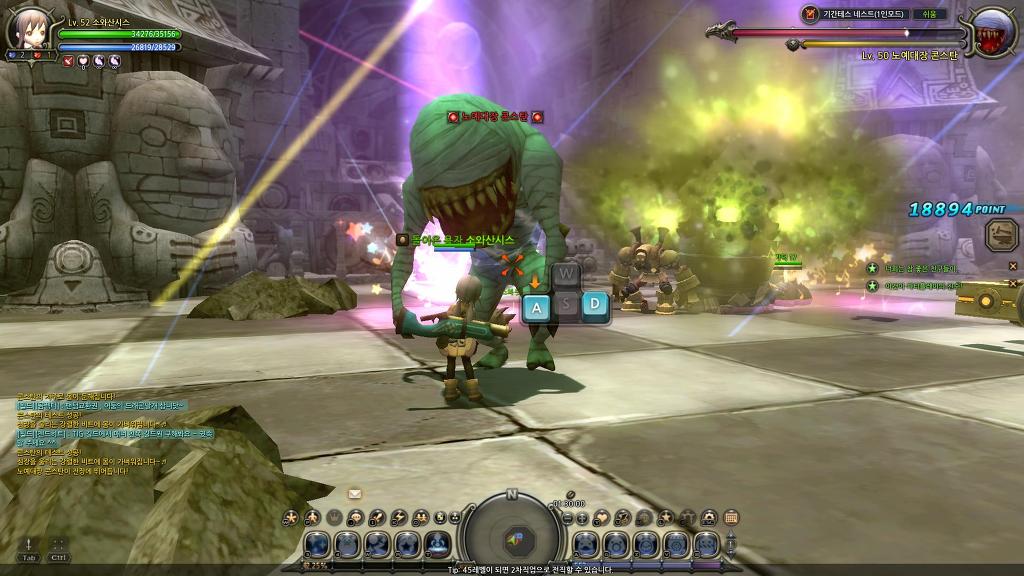Image resolution: width=1024 pixels, height=576 pixels.
Task: Open the mail envelope notification
Action: [x=355, y=493]
